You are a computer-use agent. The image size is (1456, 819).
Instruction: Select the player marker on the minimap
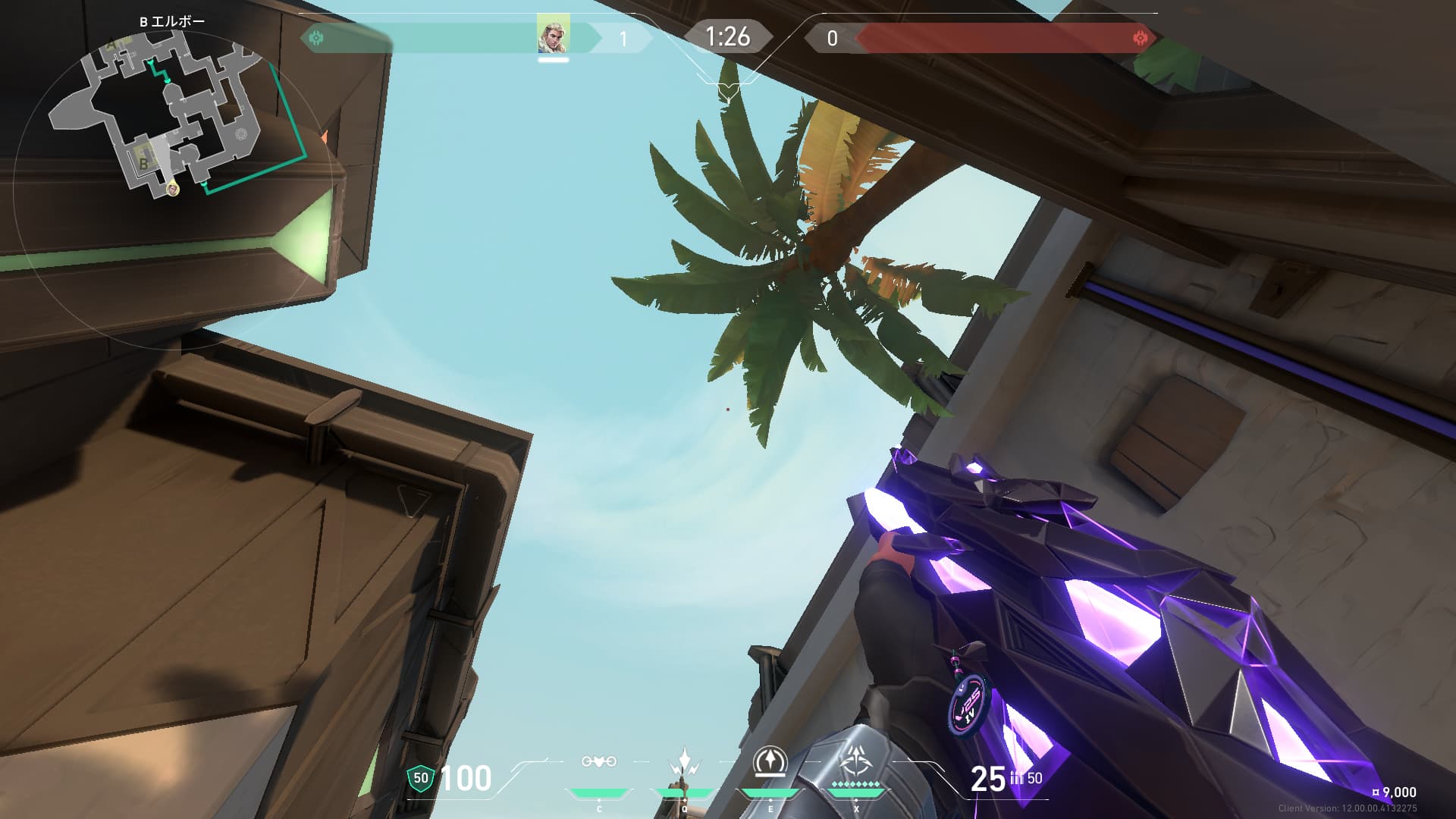tap(173, 189)
